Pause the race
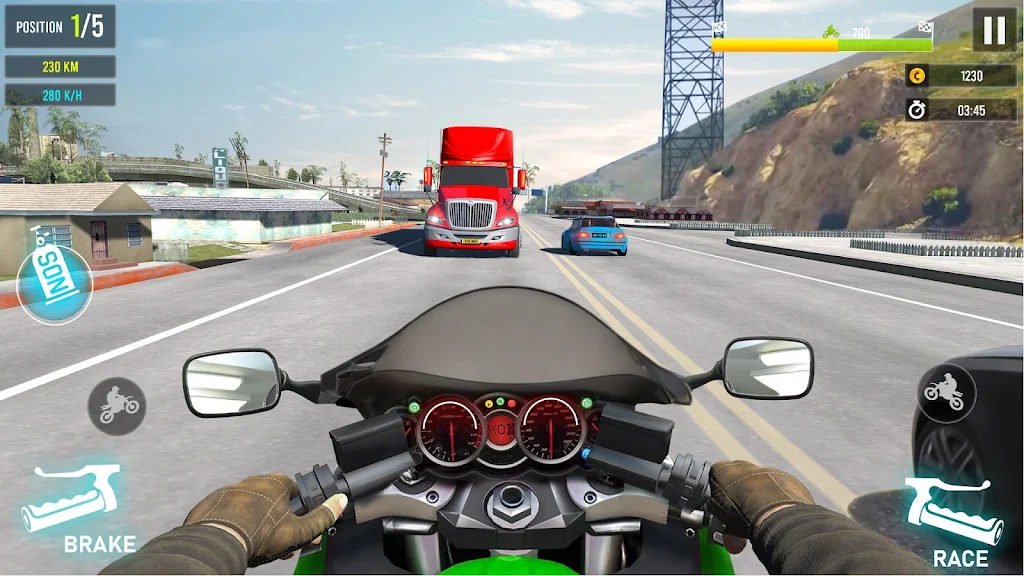 pos(994,30)
